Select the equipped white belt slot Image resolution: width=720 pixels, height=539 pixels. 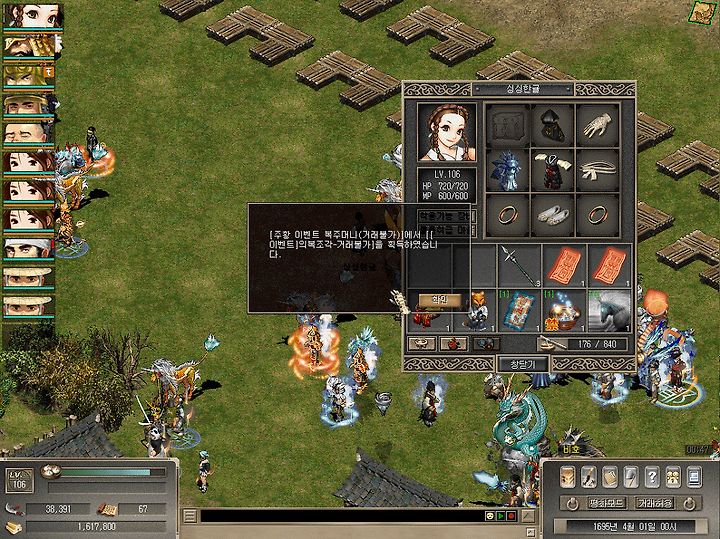click(x=600, y=172)
